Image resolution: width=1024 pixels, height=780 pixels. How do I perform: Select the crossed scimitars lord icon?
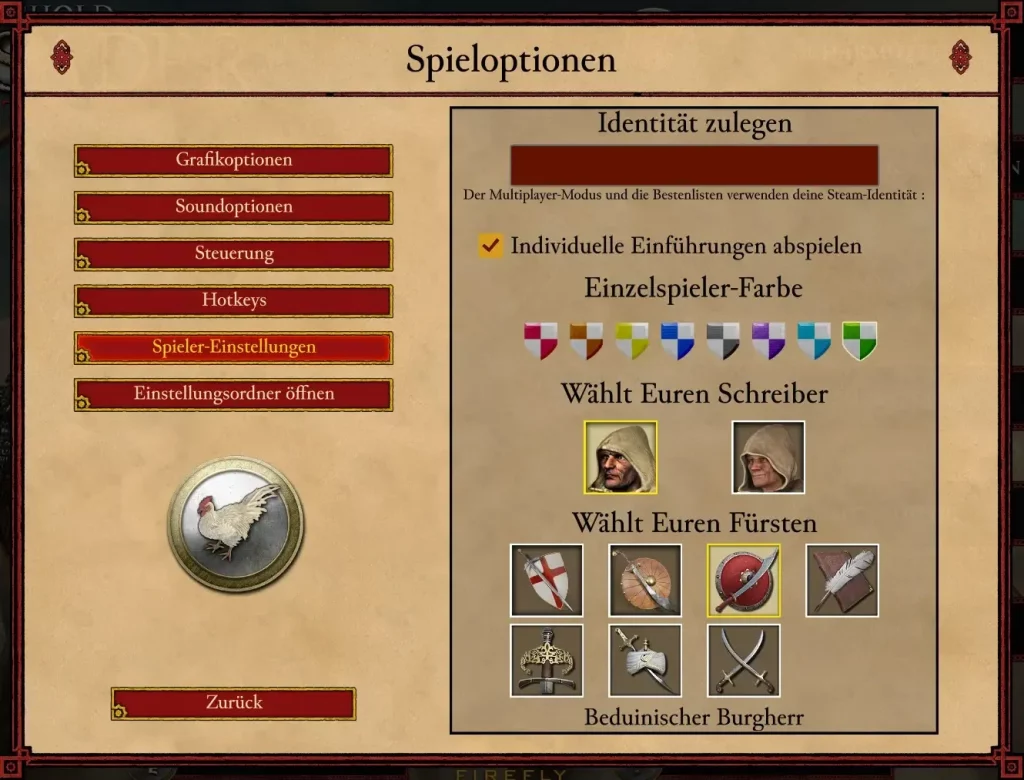(744, 660)
